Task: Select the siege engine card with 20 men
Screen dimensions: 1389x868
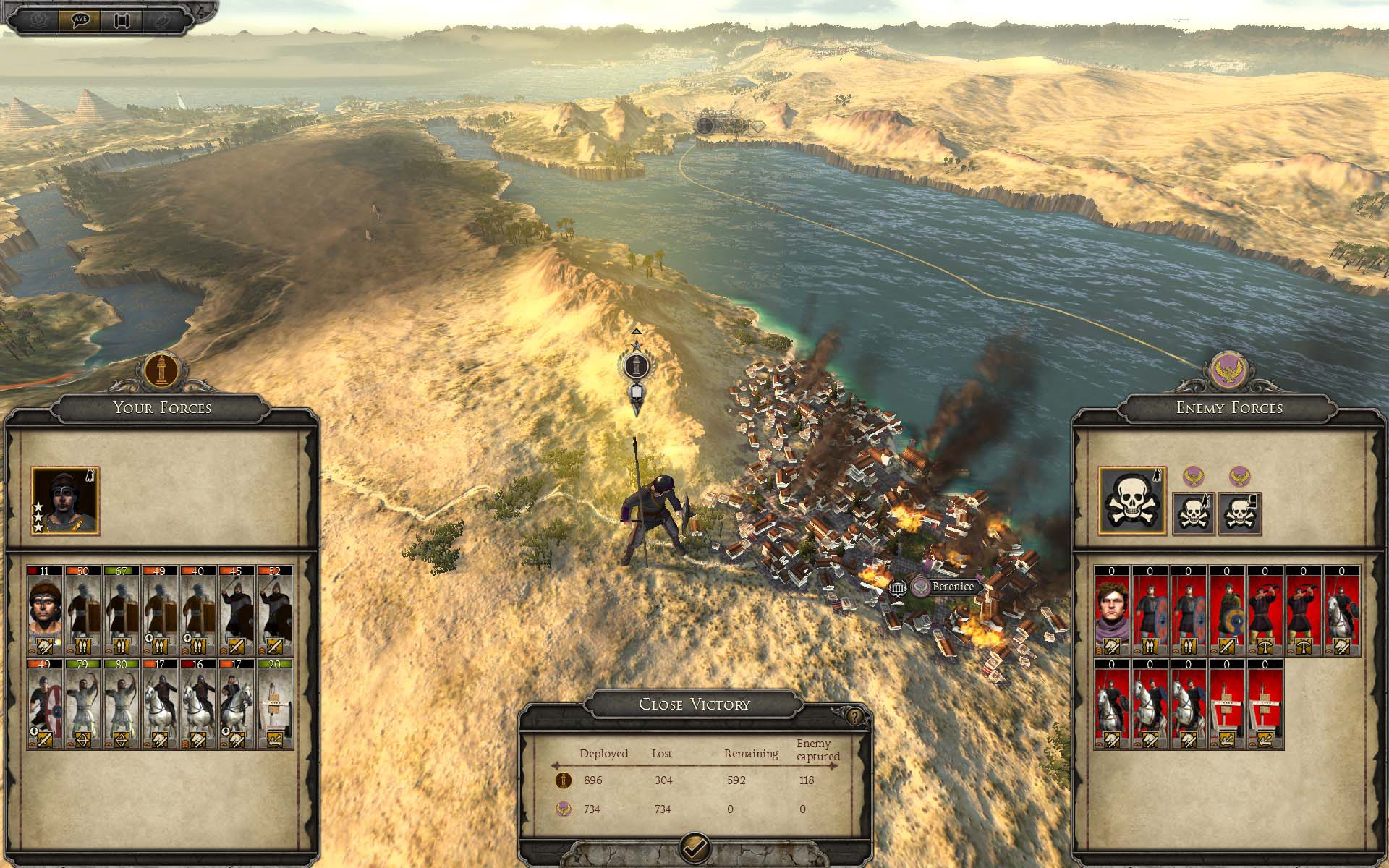Action: tap(275, 702)
